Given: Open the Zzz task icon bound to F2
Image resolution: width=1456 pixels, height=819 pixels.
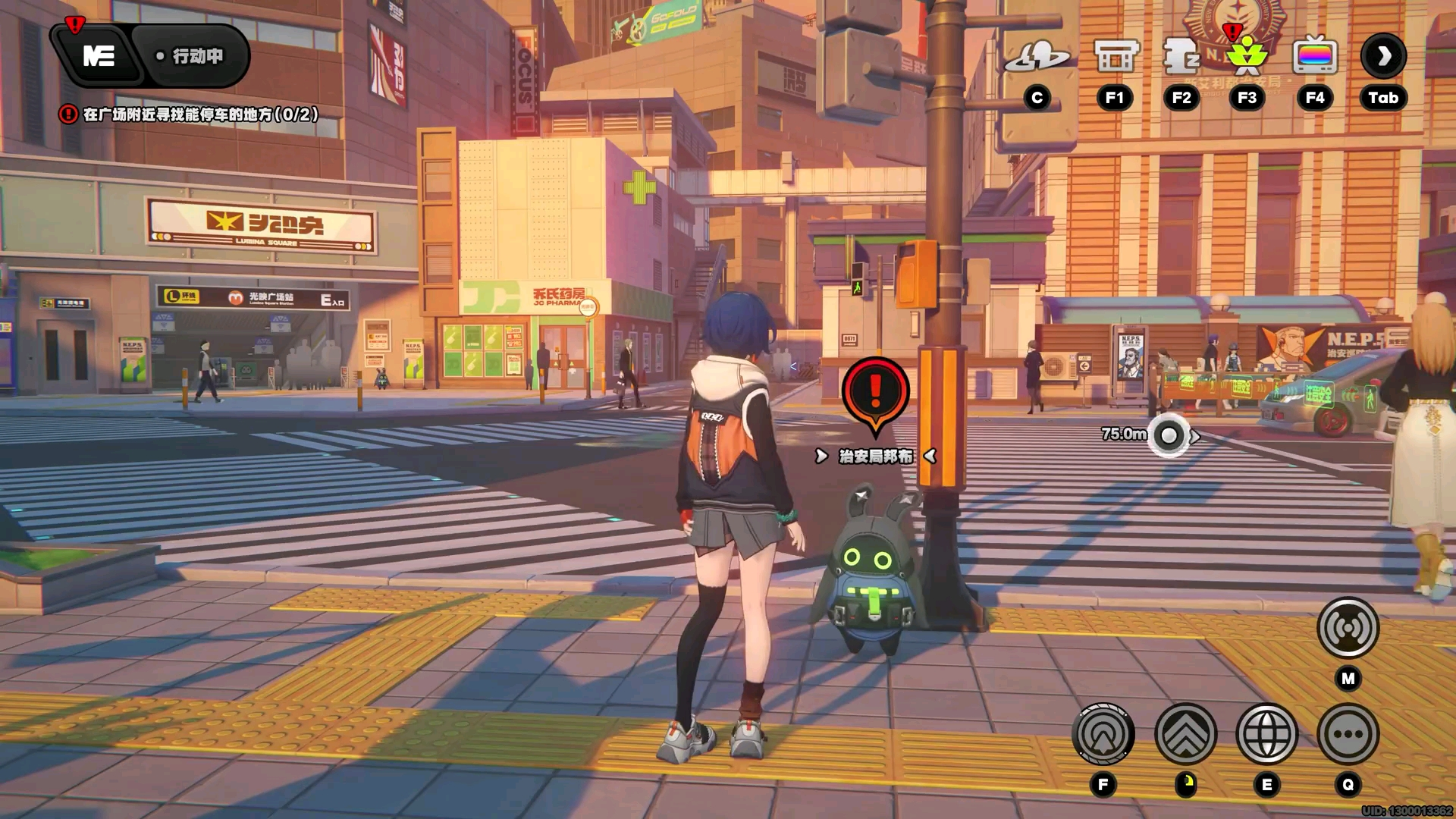Looking at the screenshot, I should coord(1180,55).
